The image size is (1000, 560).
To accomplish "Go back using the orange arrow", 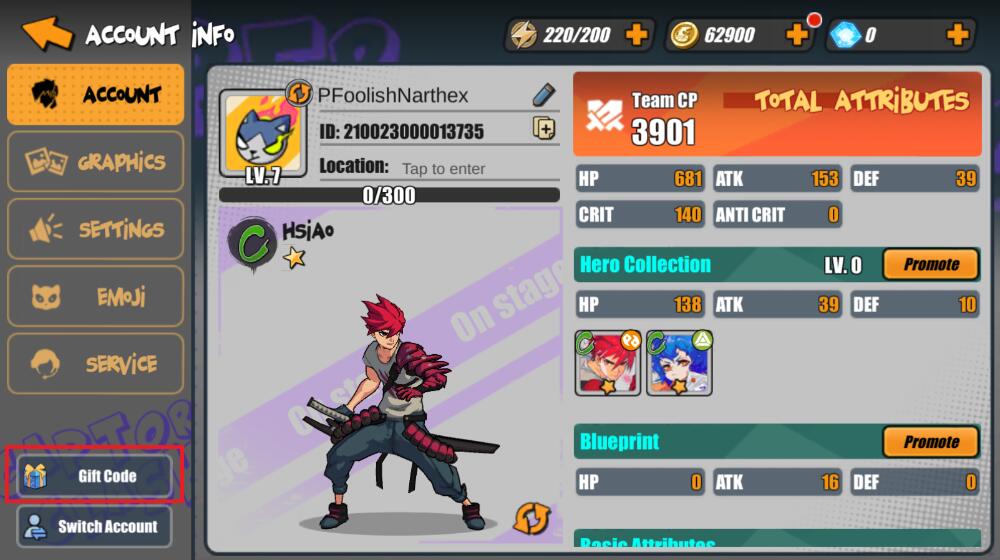I will [x=47, y=33].
